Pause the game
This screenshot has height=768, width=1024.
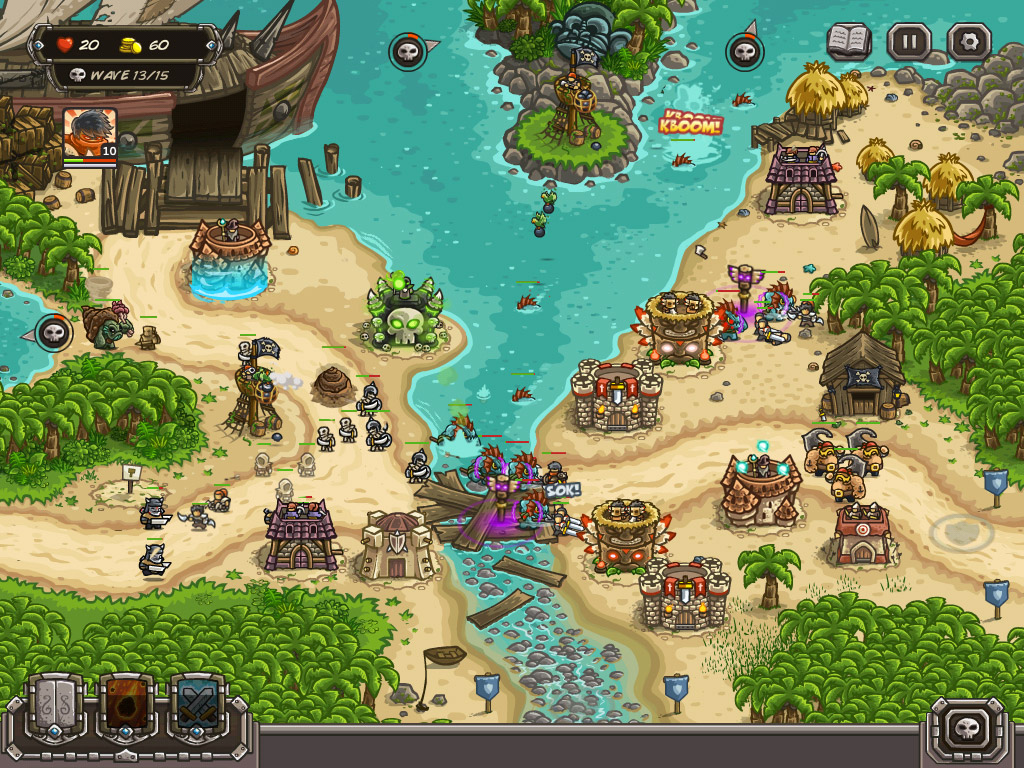(908, 42)
